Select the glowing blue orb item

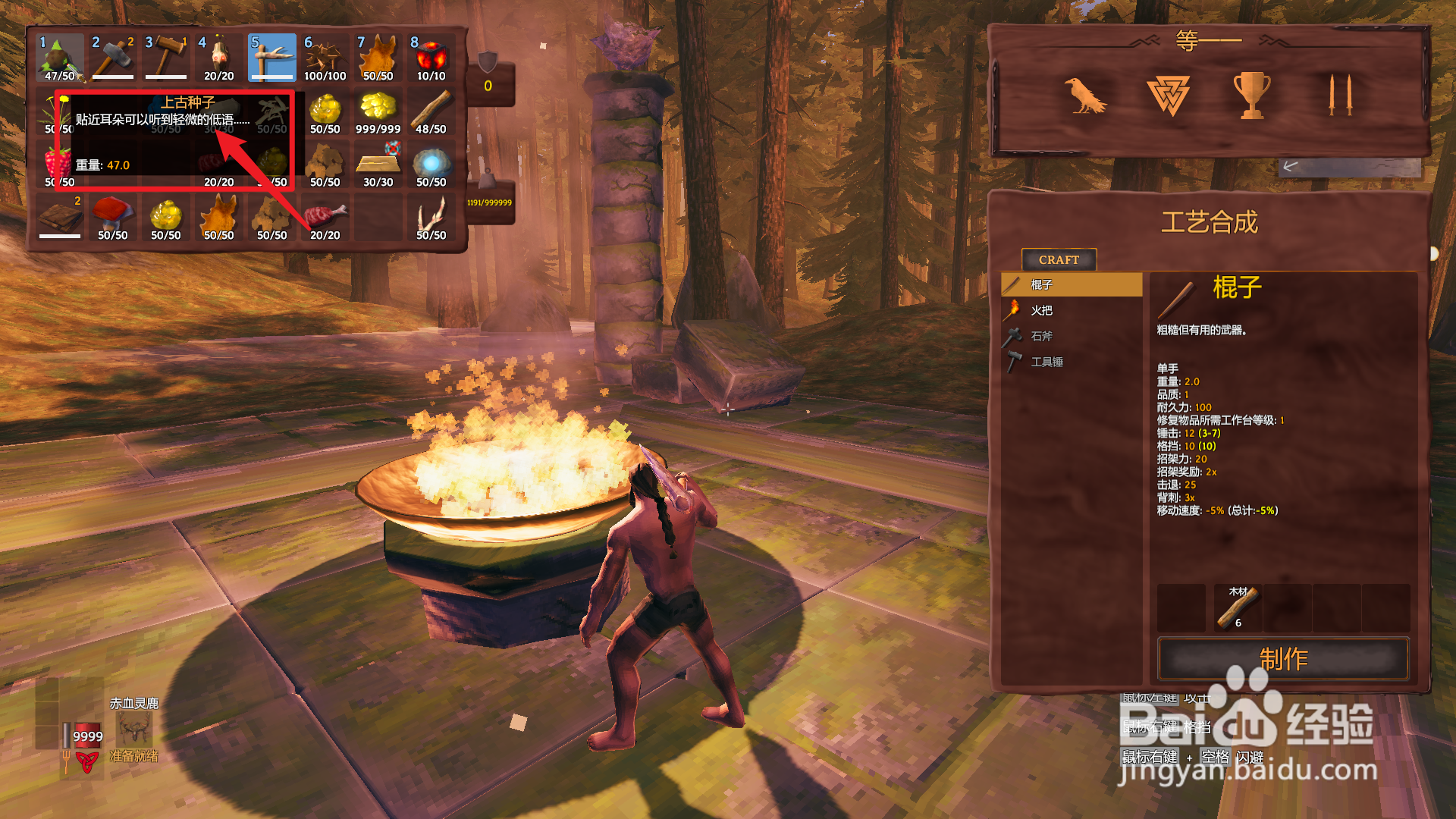tap(431, 164)
